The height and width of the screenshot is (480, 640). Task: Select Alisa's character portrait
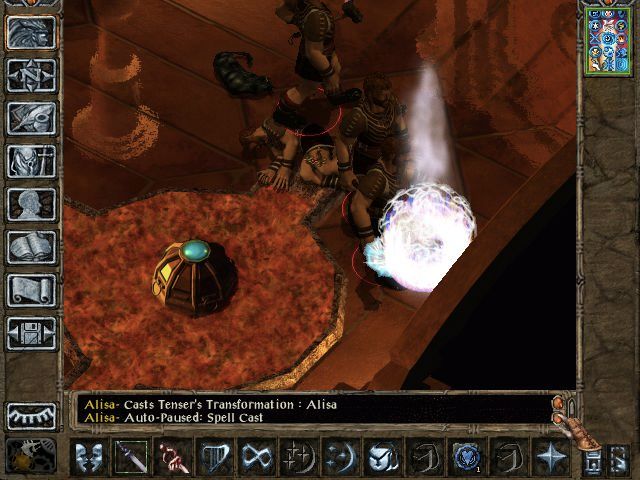point(608,39)
